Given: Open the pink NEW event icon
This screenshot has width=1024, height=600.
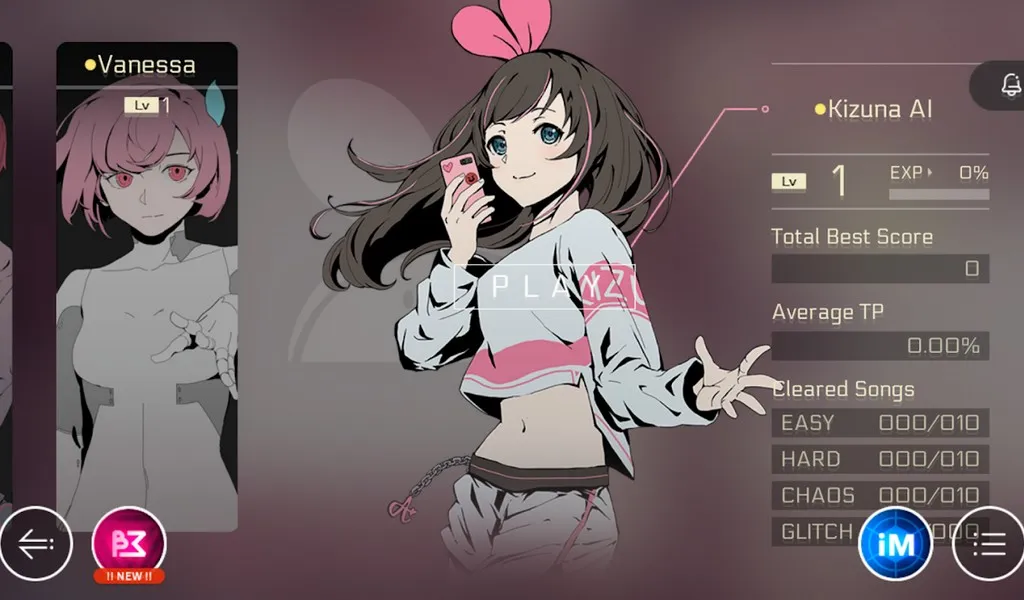Looking at the screenshot, I should click(129, 543).
